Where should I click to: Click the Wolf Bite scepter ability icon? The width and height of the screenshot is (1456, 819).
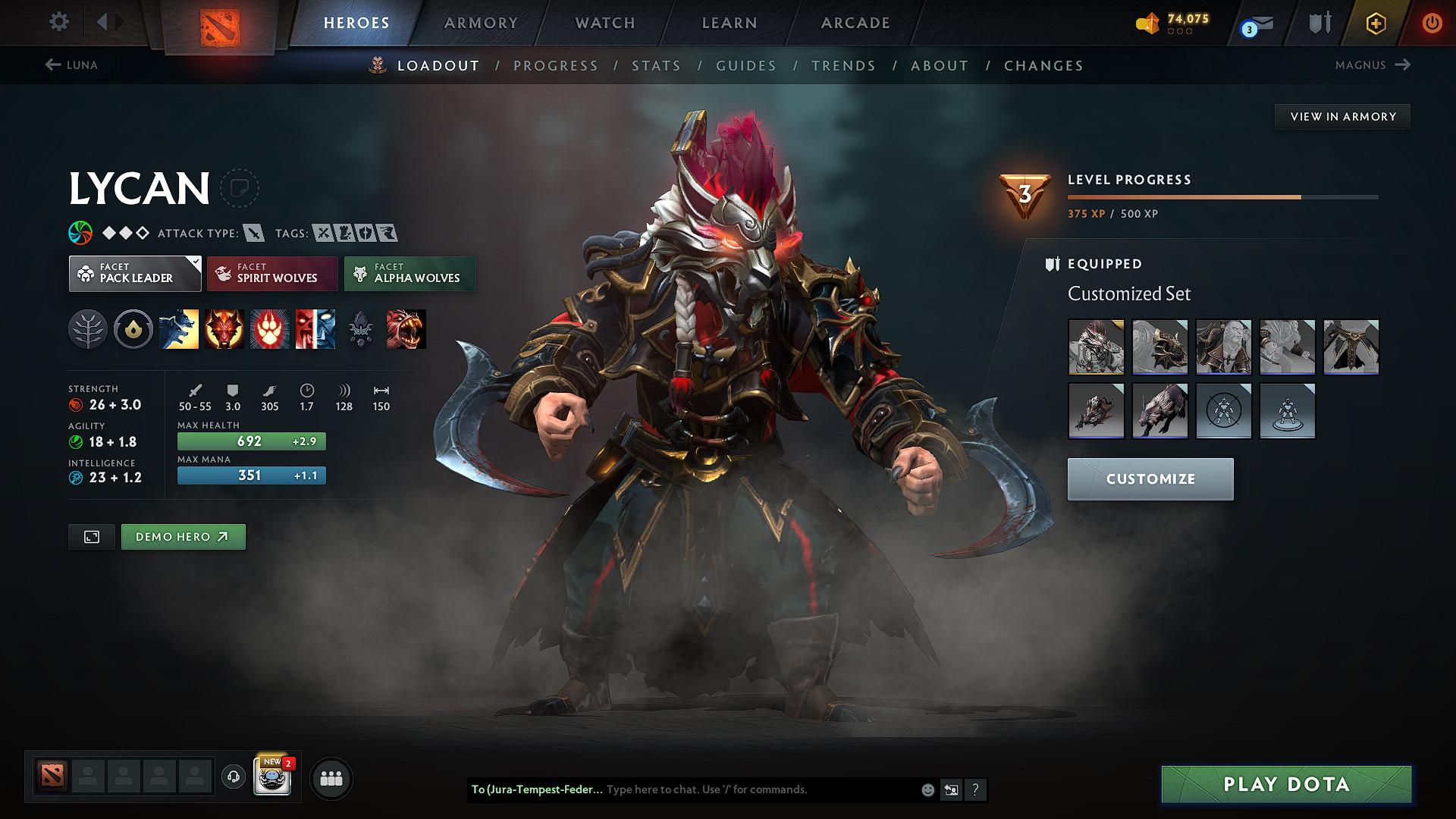pyautogui.click(x=406, y=329)
